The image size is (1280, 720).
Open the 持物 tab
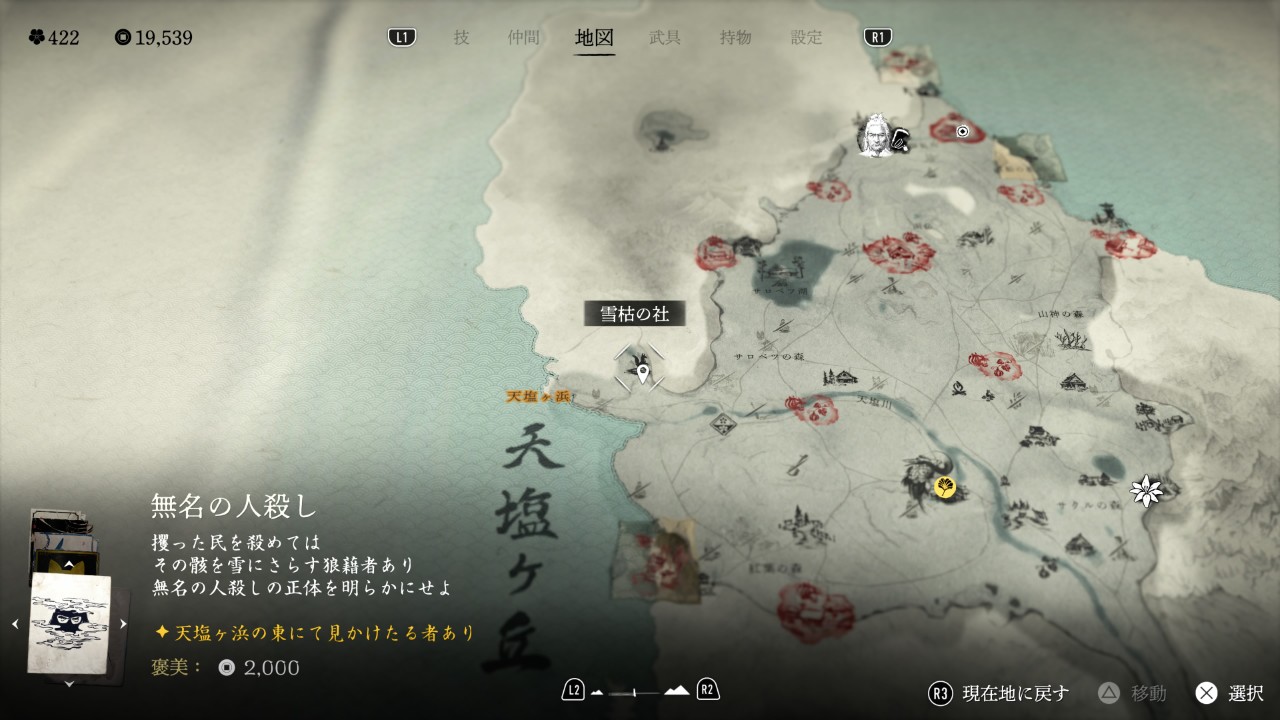point(735,38)
